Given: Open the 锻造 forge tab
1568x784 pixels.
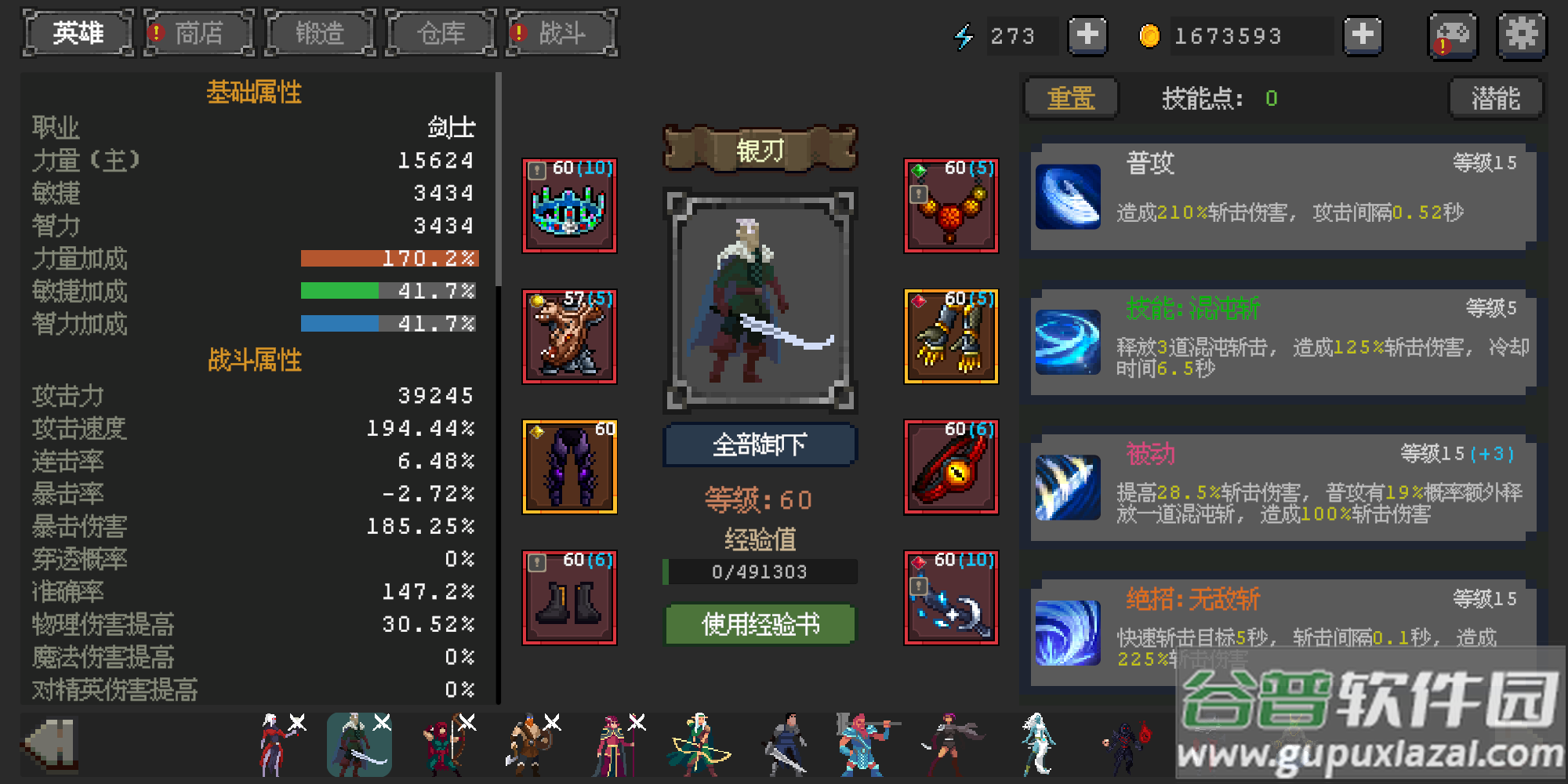Looking at the screenshot, I should (320, 34).
